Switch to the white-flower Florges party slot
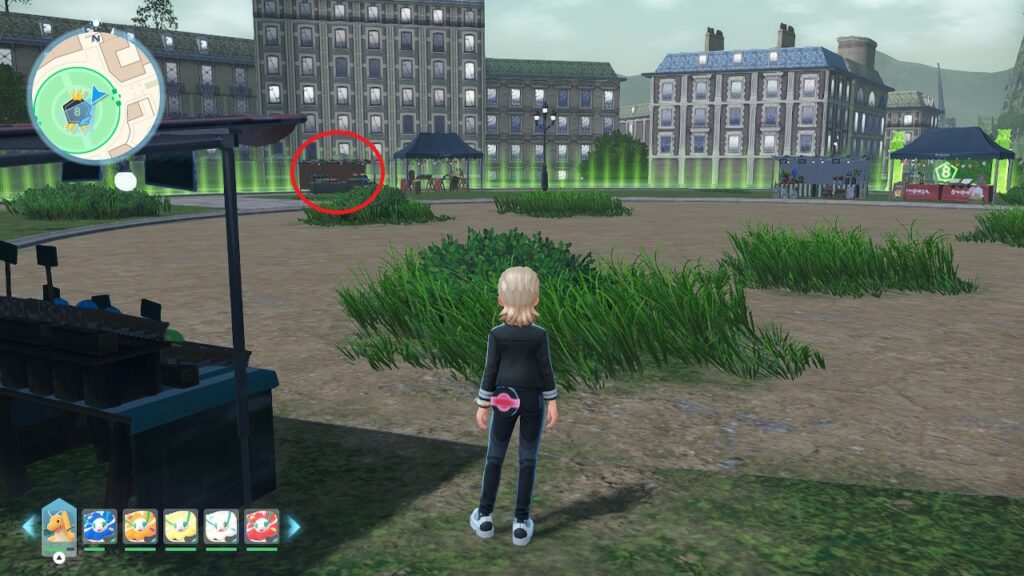 point(221,526)
